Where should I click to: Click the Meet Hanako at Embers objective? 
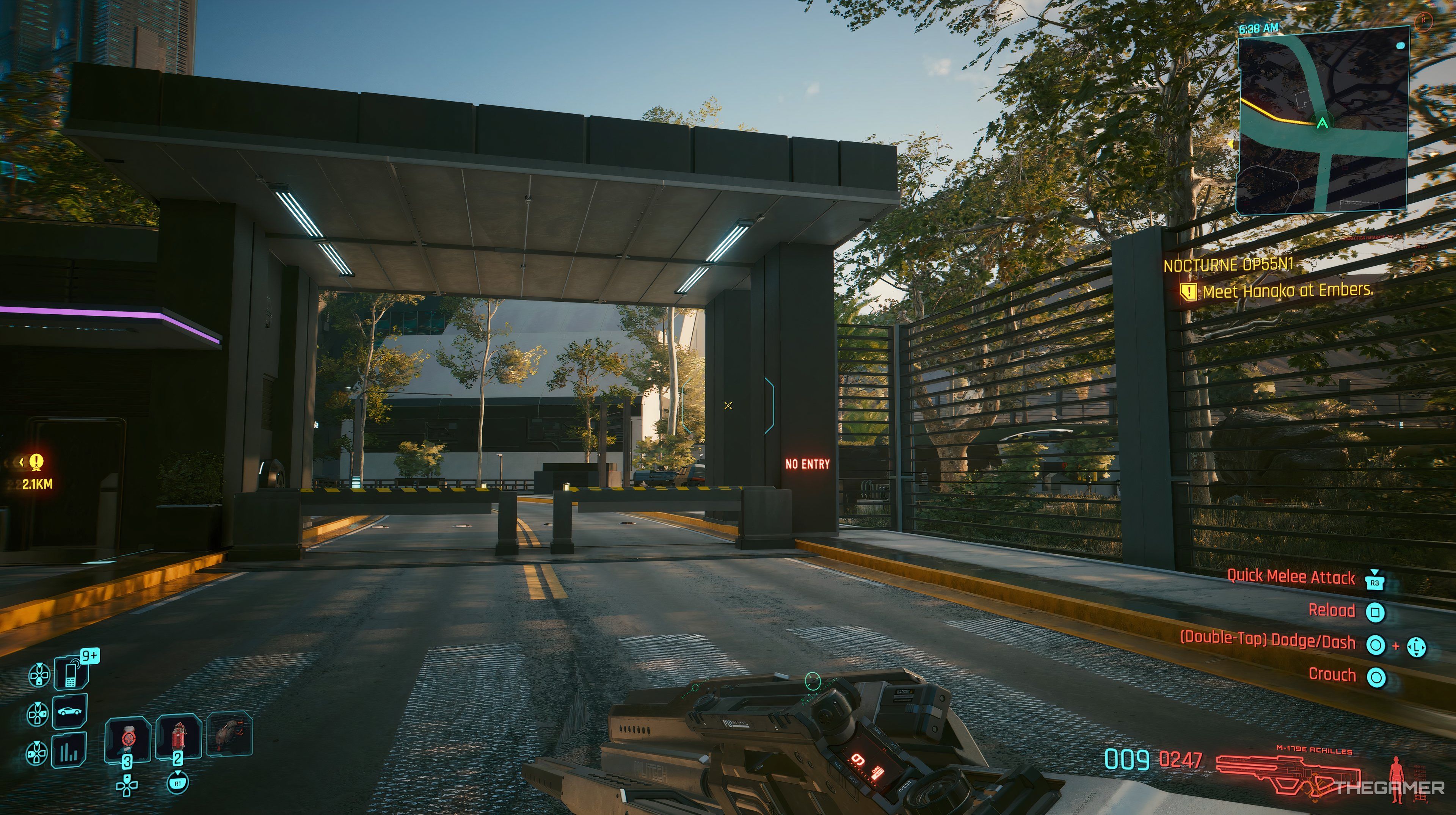pos(1287,291)
